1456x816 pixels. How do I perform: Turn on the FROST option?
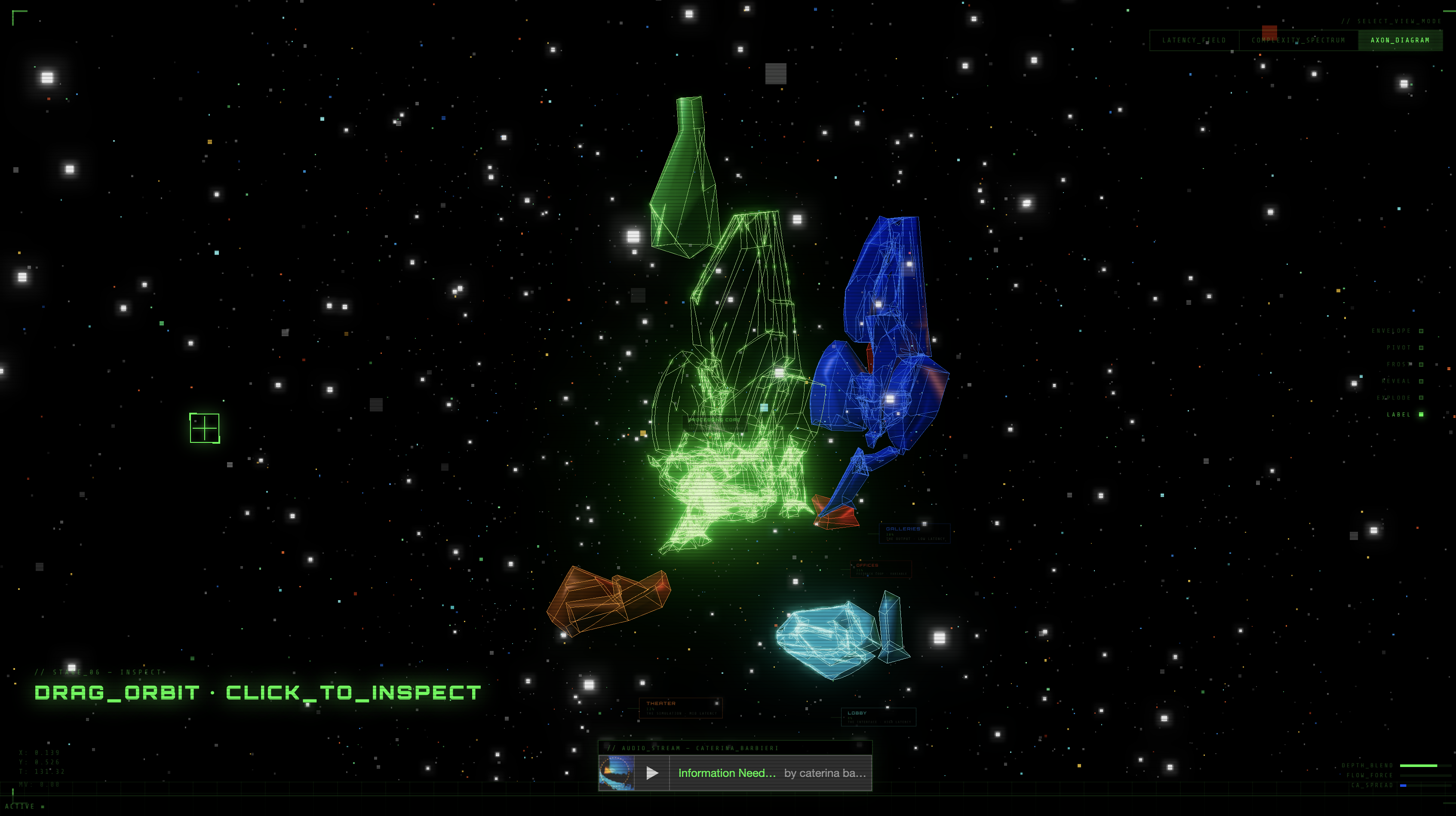coord(1421,365)
